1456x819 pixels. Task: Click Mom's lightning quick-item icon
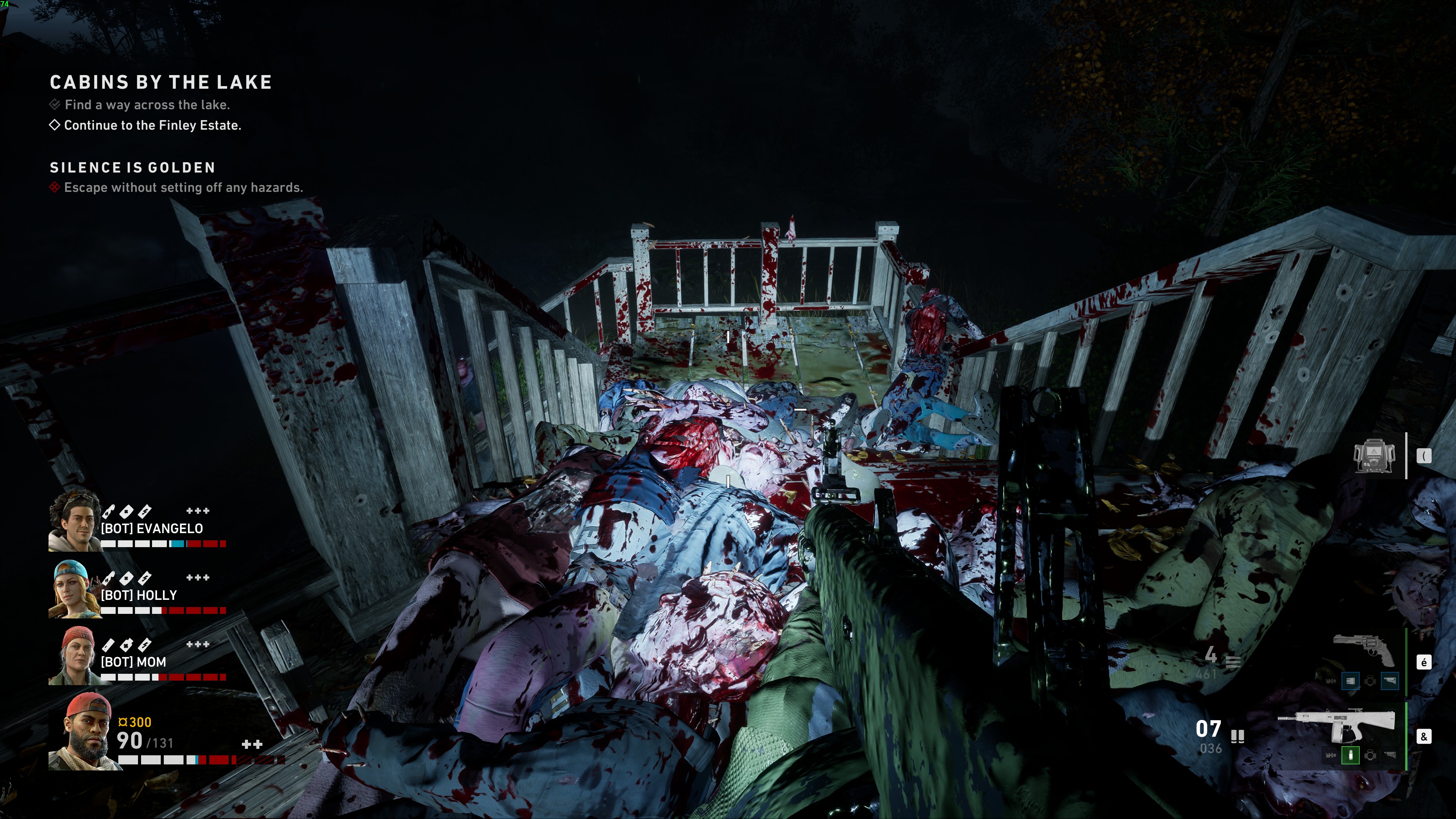point(145,644)
